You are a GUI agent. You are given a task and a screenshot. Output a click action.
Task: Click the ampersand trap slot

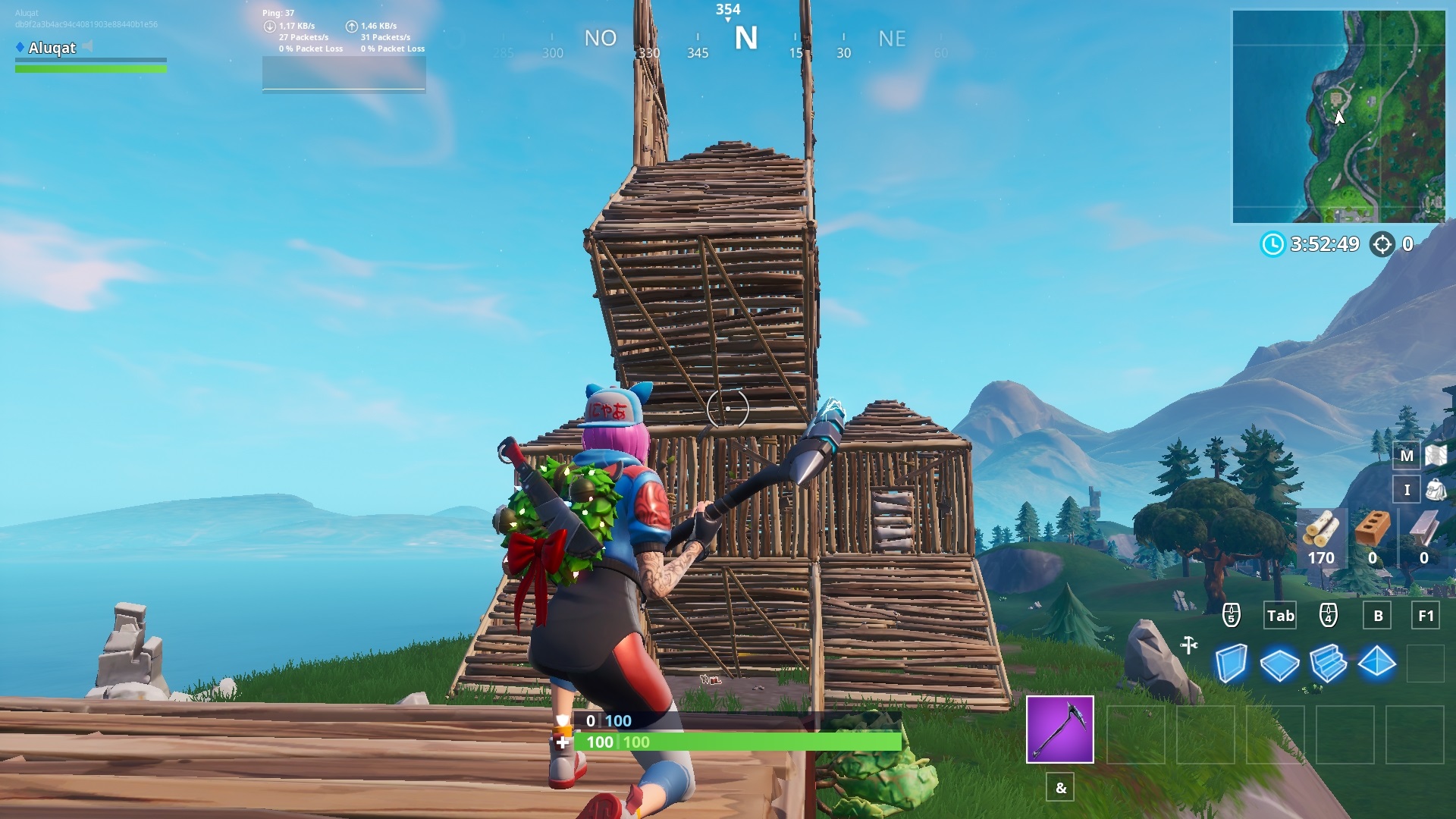pos(1059,788)
